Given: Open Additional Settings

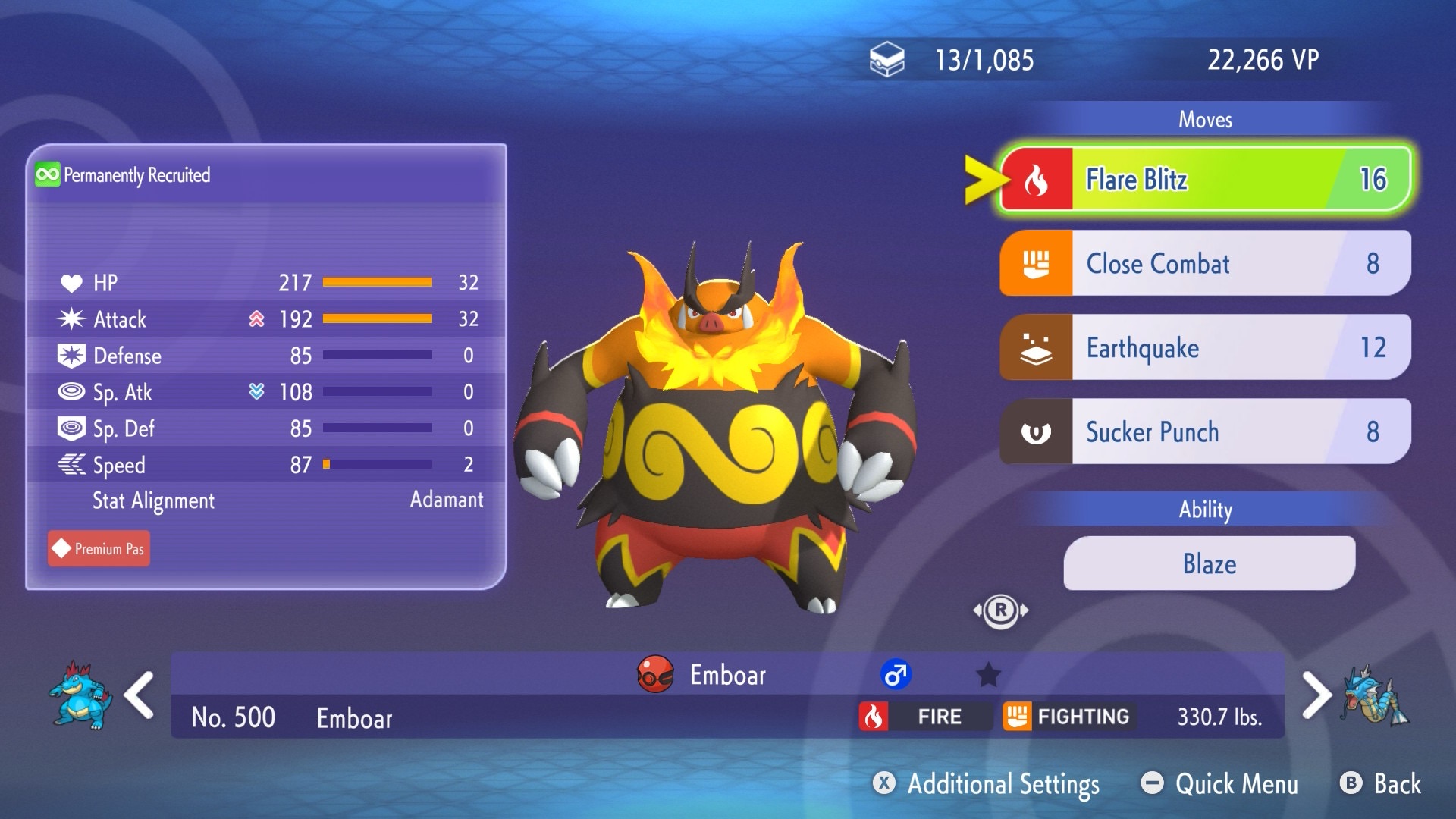Looking at the screenshot, I should (987, 784).
